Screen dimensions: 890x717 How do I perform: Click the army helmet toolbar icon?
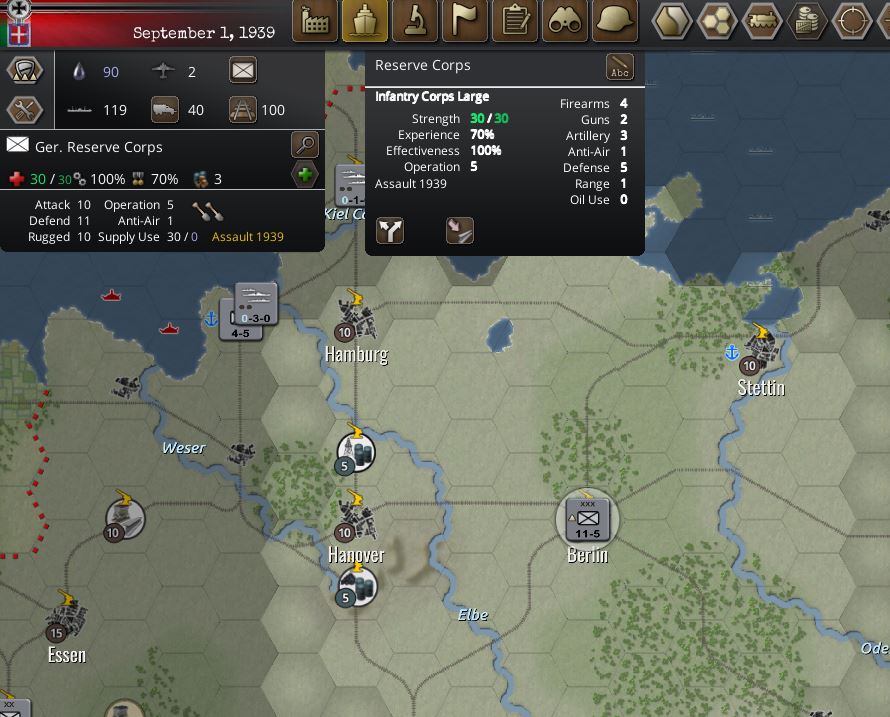(x=616, y=20)
